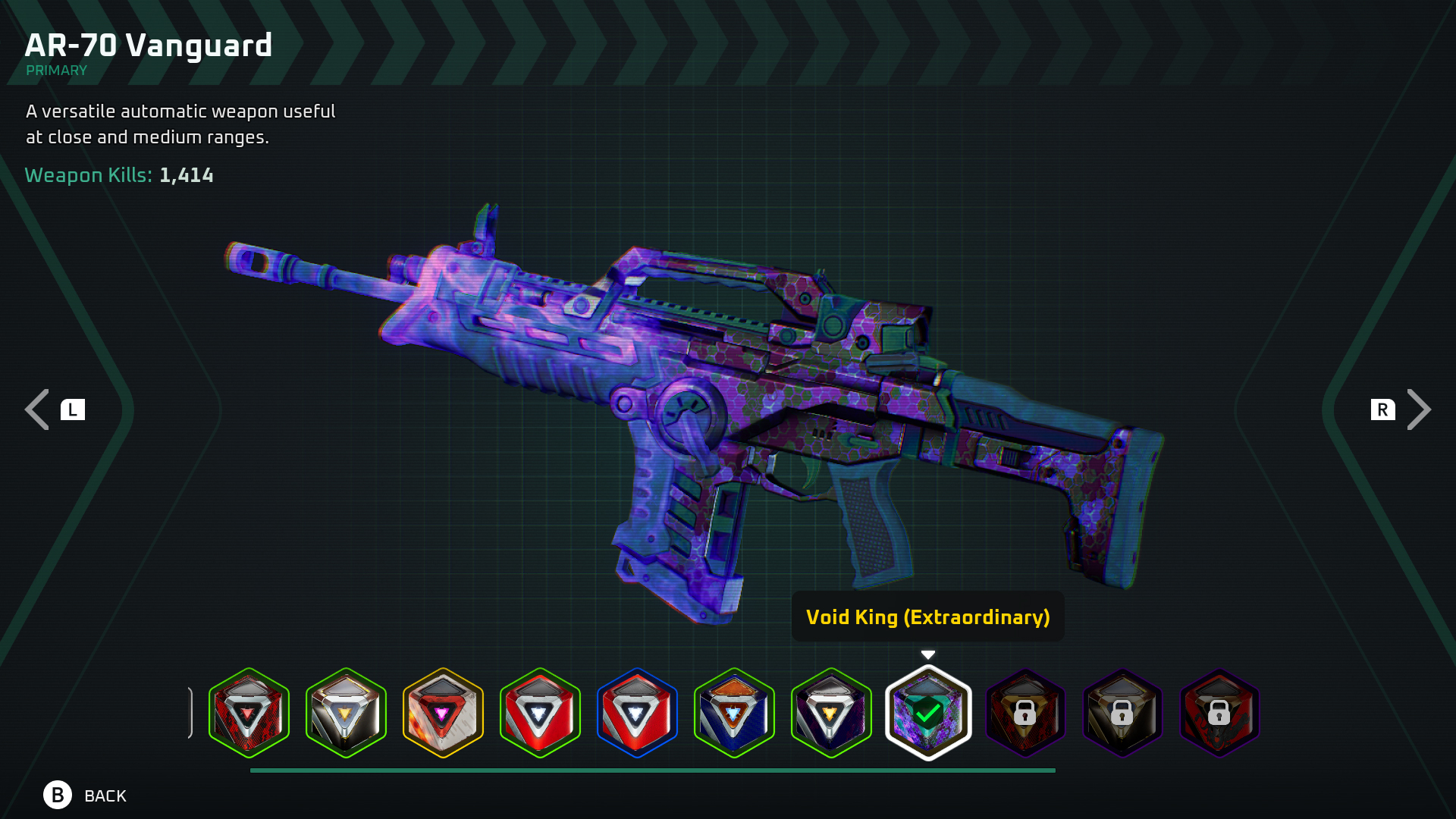The image size is (1456, 819).
Task: Select the first red camo skin
Action: click(x=249, y=713)
